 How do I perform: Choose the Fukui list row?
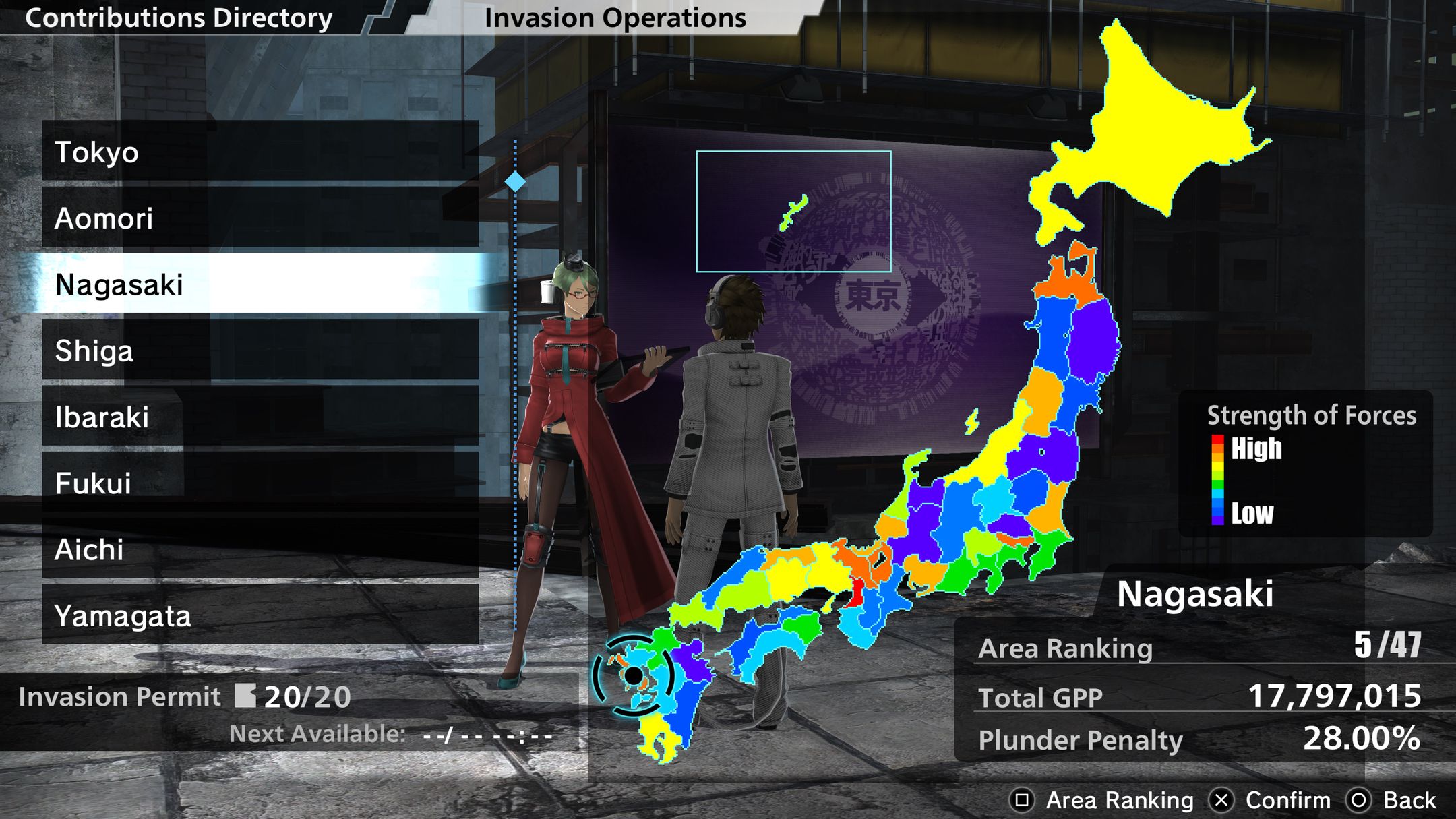point(260,483)
